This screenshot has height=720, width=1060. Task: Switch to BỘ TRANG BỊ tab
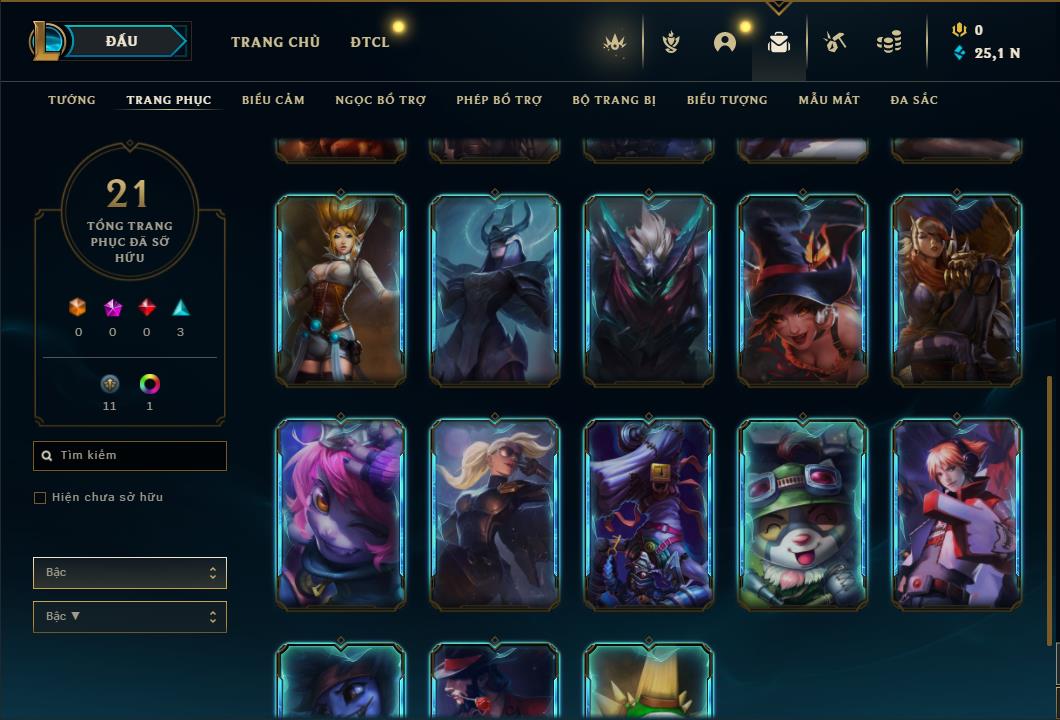click(614, 100)
